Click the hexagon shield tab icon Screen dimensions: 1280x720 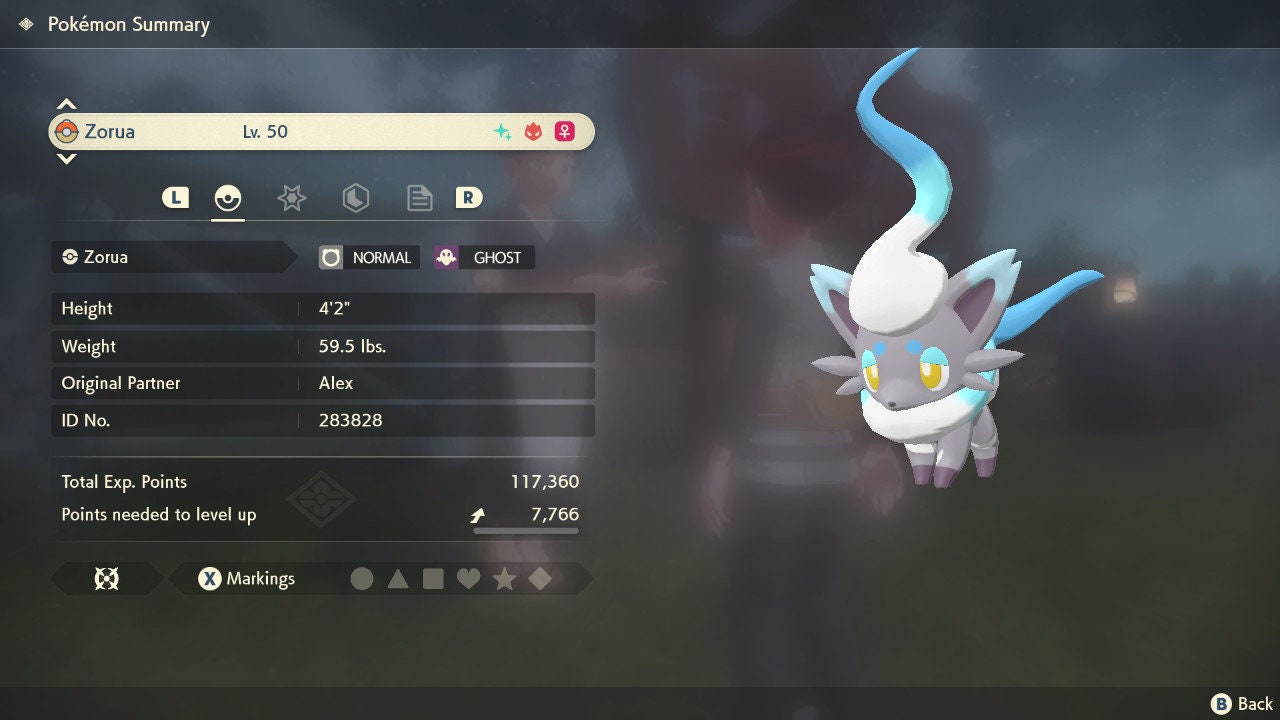point(355,198)
